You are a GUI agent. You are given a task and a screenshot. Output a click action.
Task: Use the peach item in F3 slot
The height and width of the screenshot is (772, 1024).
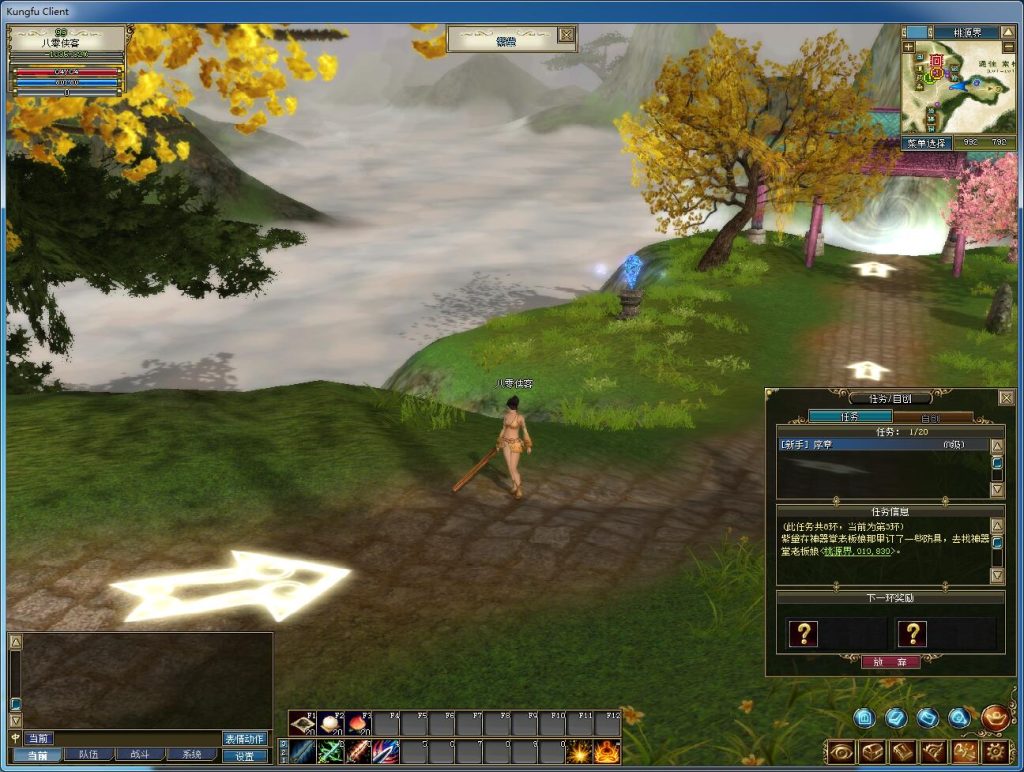[x=359, y=723]
